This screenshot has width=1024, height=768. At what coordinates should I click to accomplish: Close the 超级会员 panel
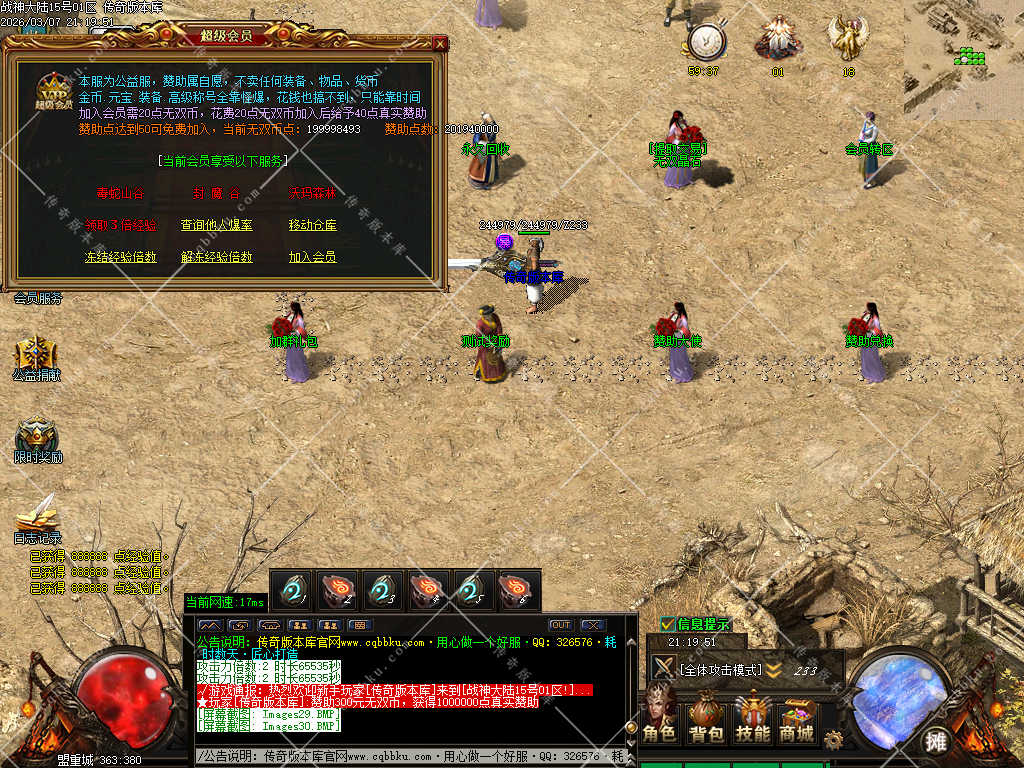pyautogui.click(x=440, y=43)
